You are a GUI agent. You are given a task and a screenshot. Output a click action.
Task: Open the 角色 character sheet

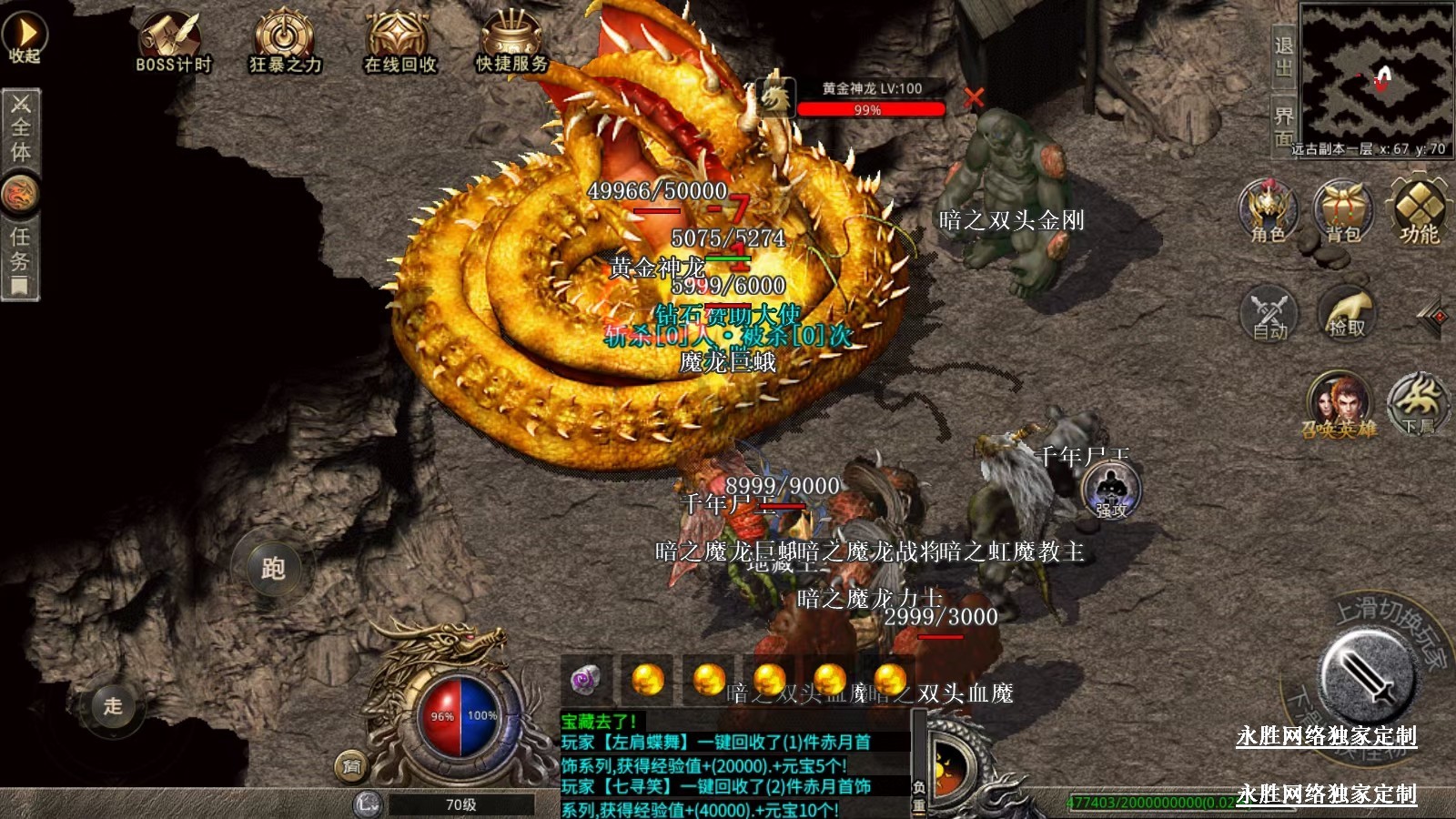[x=1268, y=211]
